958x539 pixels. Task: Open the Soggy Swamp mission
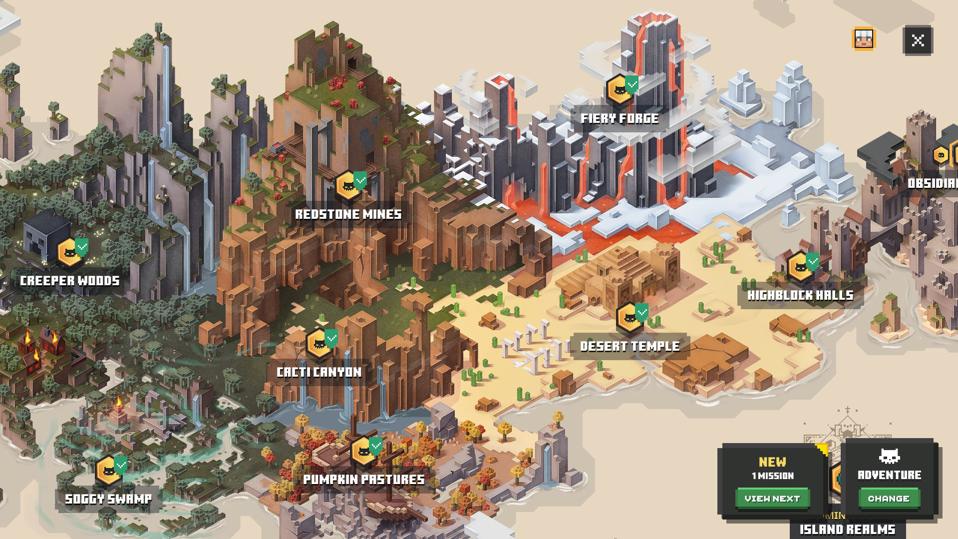coord(109,470)
